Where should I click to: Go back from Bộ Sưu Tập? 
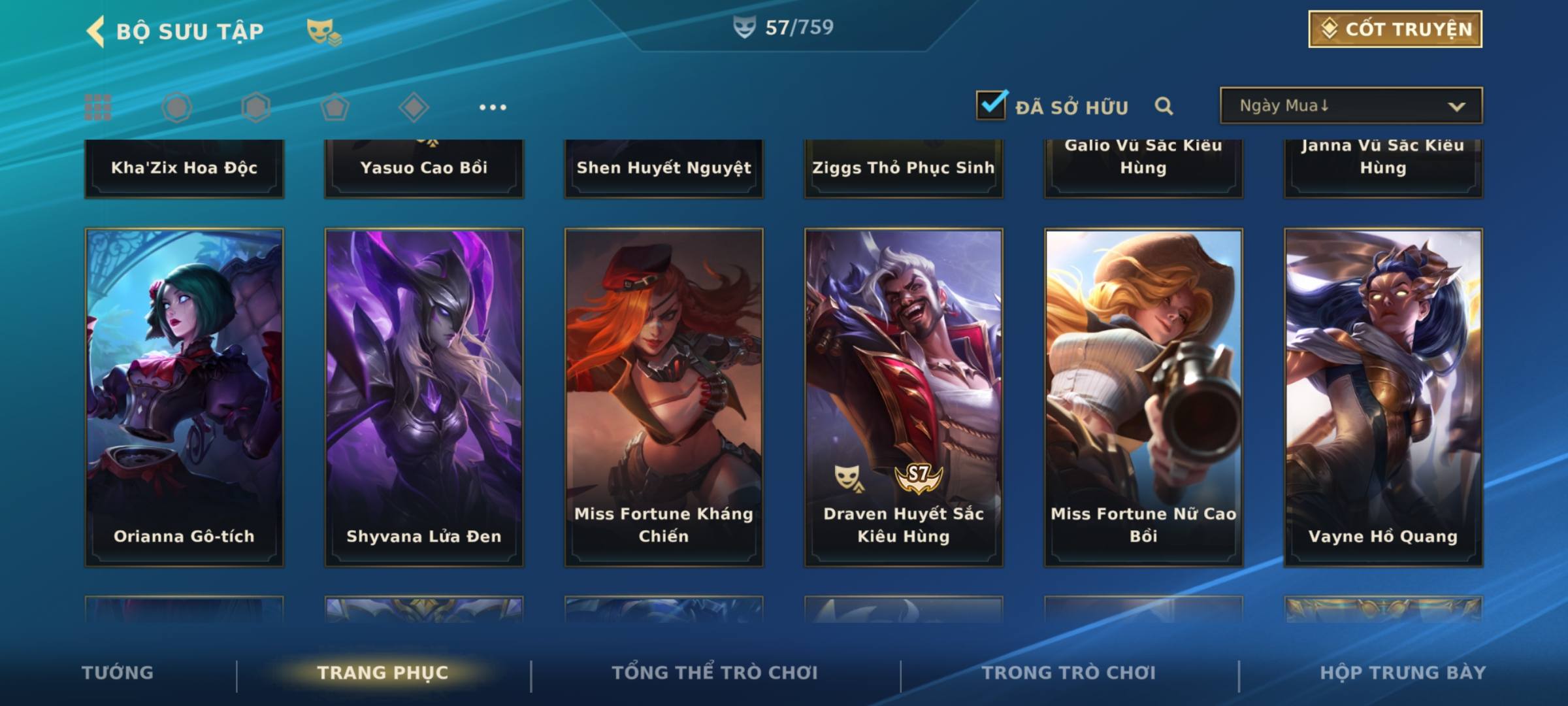(96, 31)
